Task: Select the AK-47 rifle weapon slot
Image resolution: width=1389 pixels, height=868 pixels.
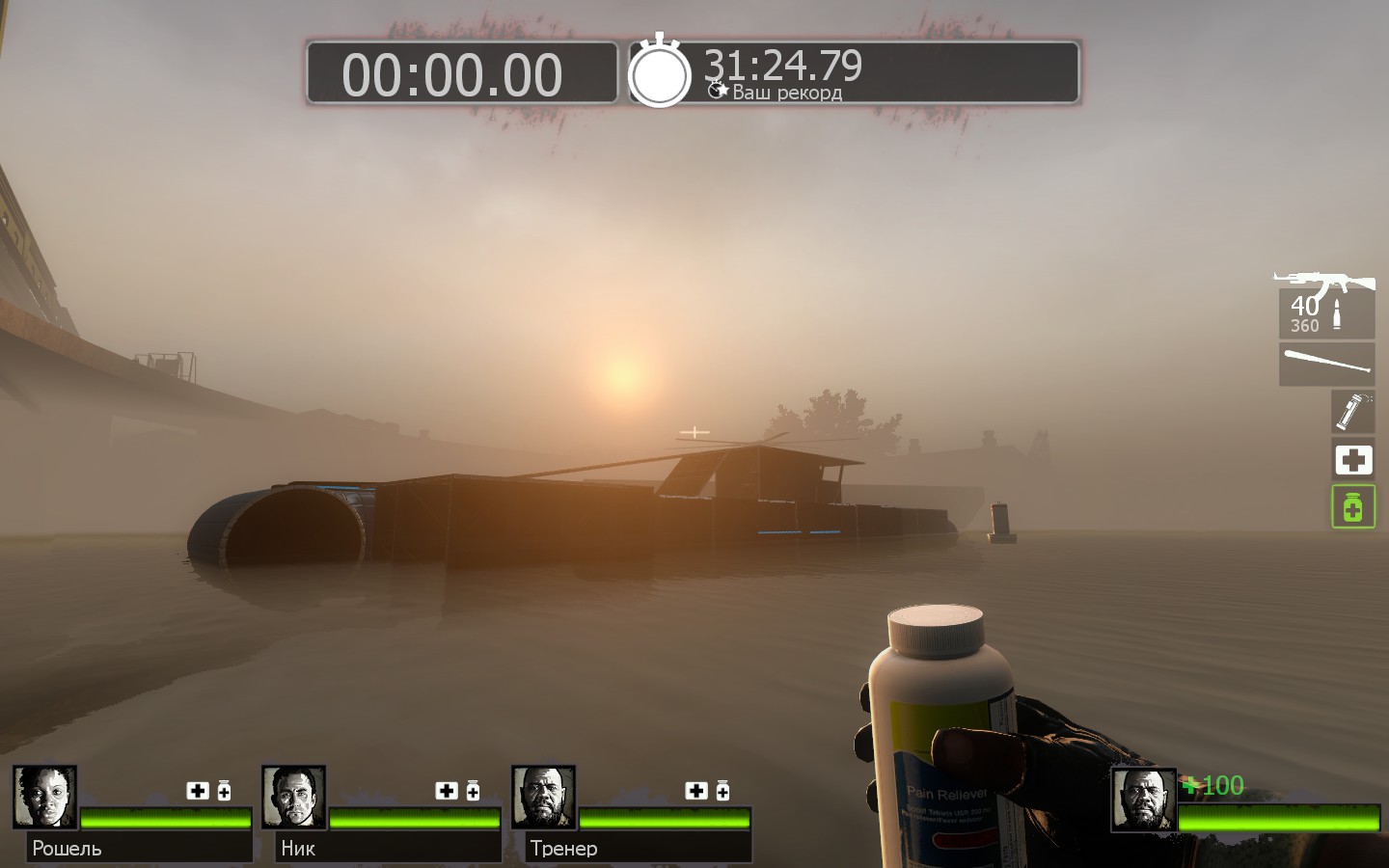Action: [1326, 306]
